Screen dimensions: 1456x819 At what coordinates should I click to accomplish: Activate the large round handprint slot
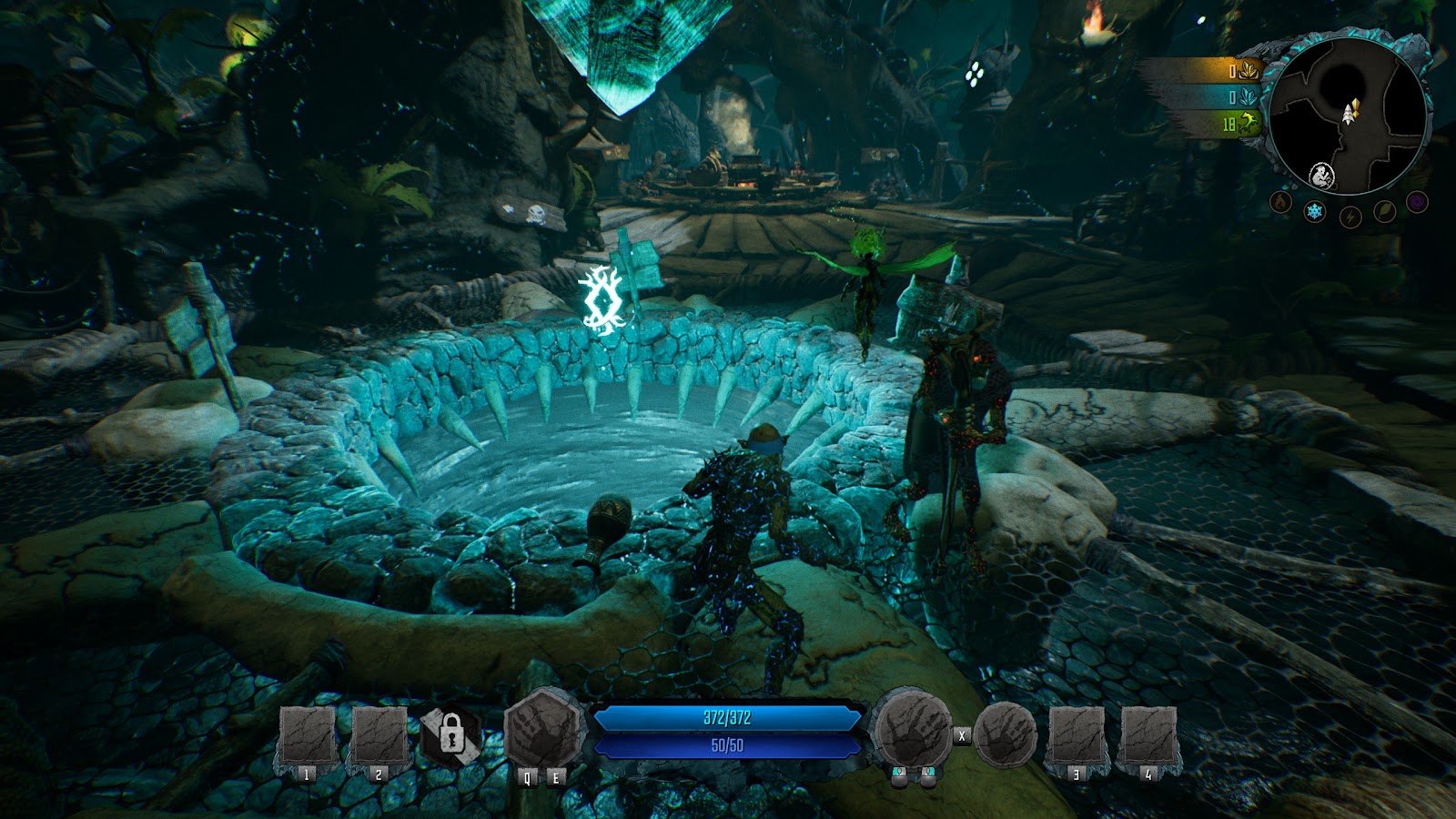point(912,732)
